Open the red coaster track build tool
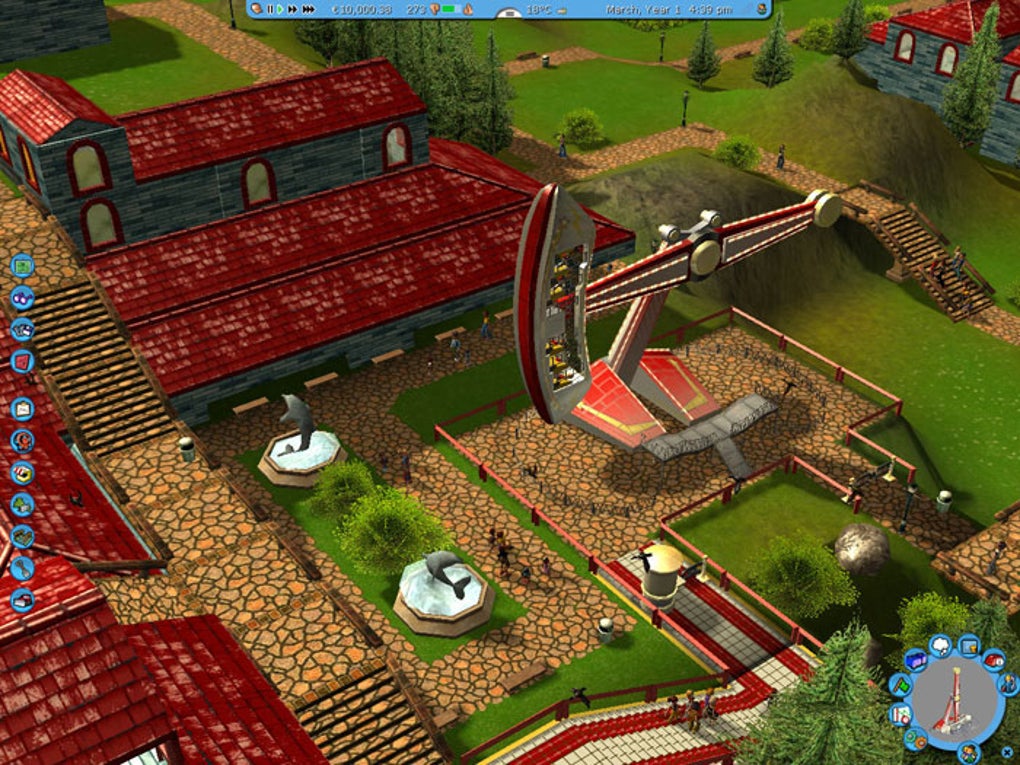This screenshot has height=765, width=1020. [x=22, y=361]
